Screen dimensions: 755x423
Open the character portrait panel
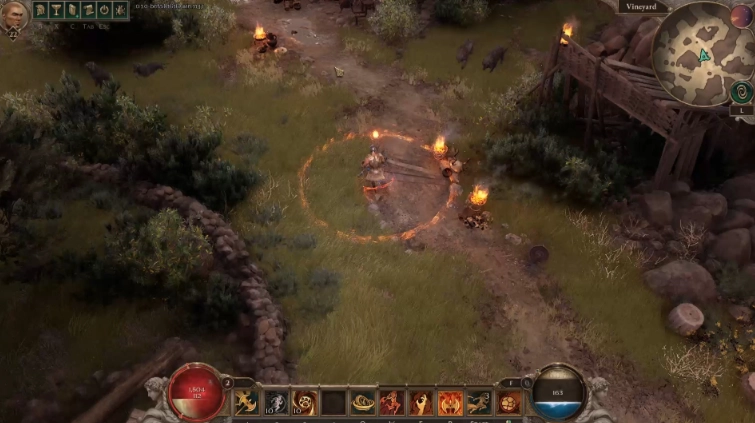pyautogui.click(x=15, y=12)
